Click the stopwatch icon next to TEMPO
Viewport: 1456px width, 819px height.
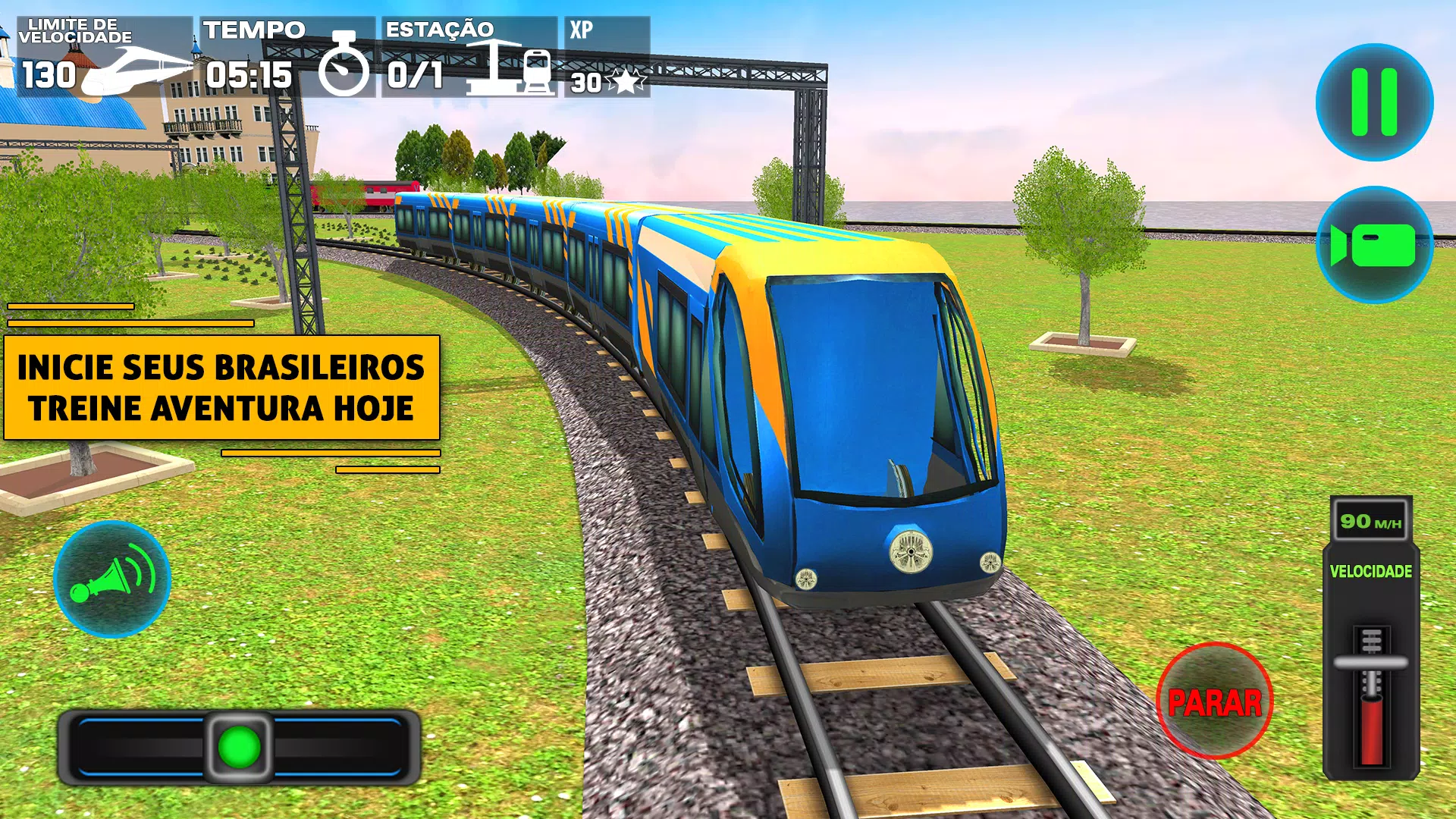click(345, 72)
